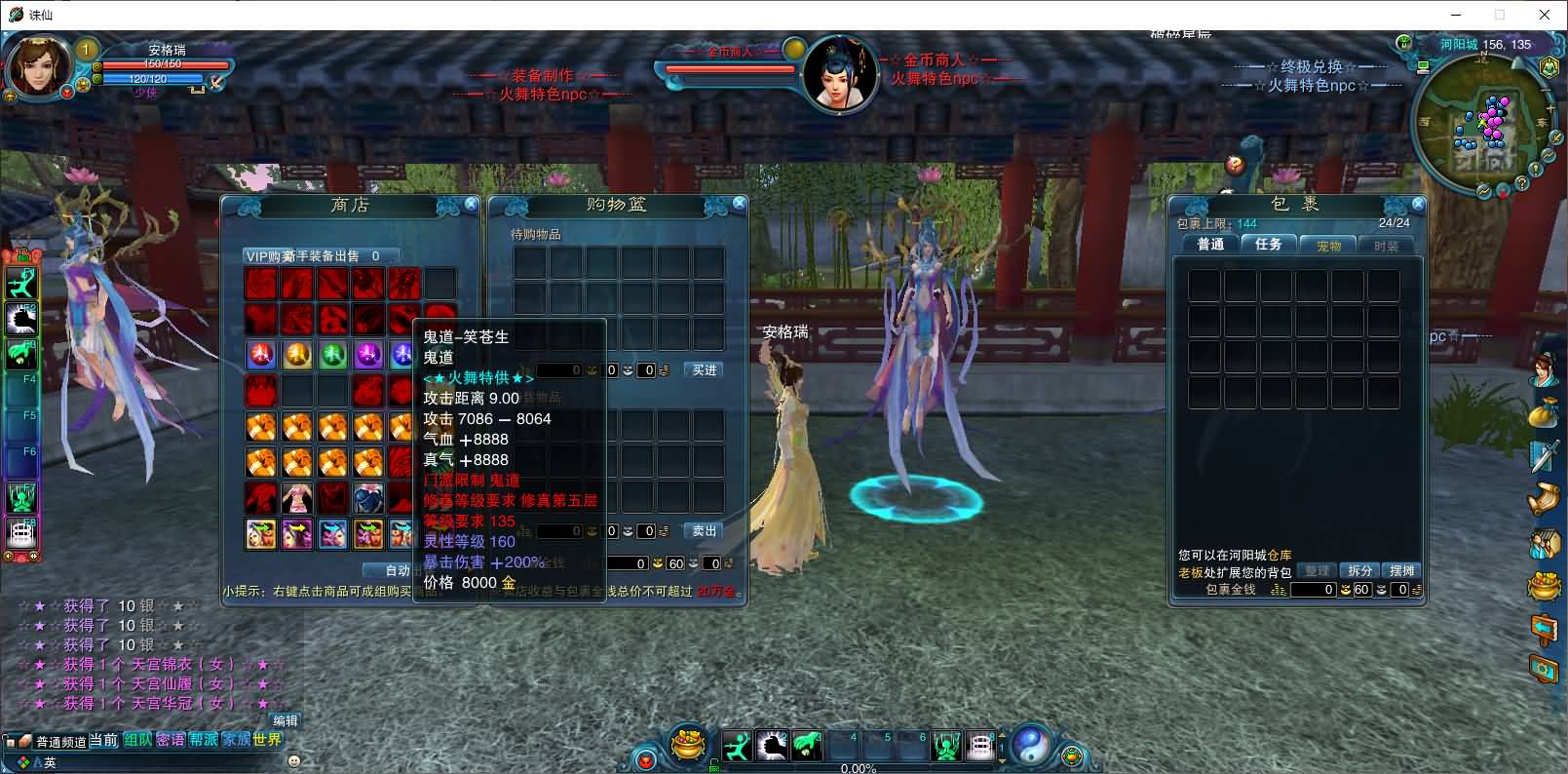Select the 世界 world chat channel

coord(267,740)
